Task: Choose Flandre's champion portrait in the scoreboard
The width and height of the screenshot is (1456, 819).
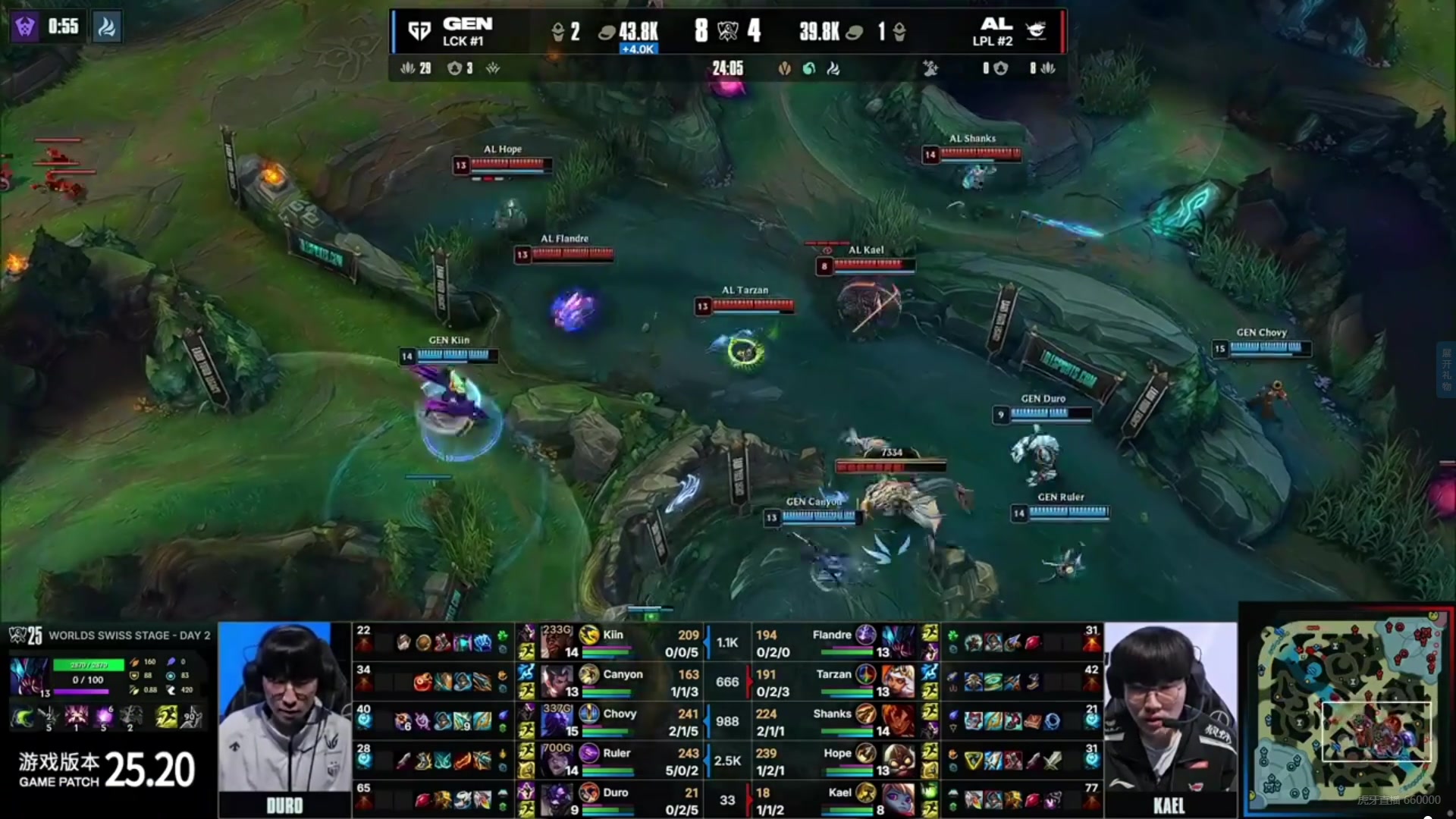Action: click(x=899, y=642)
